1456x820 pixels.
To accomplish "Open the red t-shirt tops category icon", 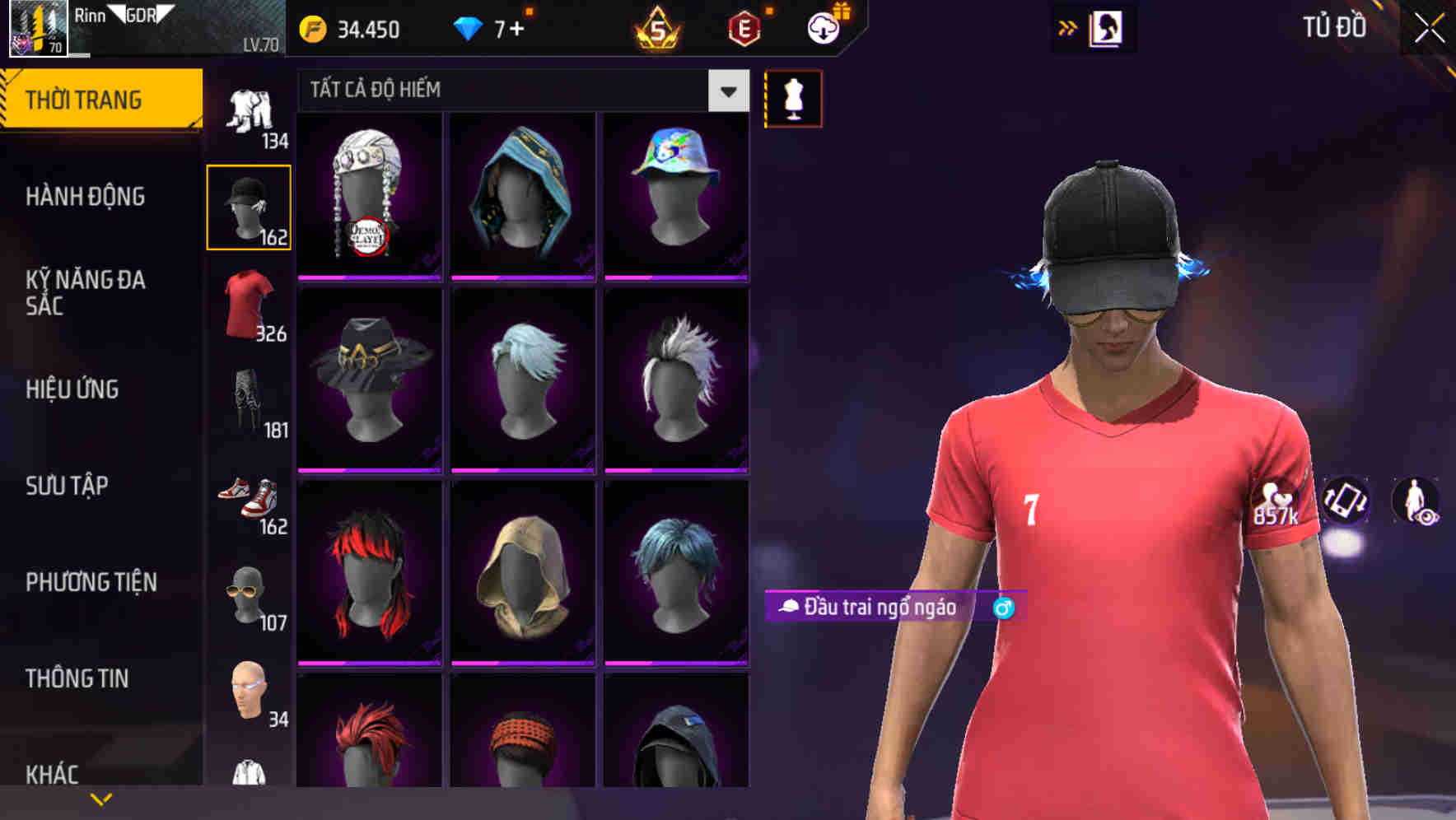I will tap(247, 306).
